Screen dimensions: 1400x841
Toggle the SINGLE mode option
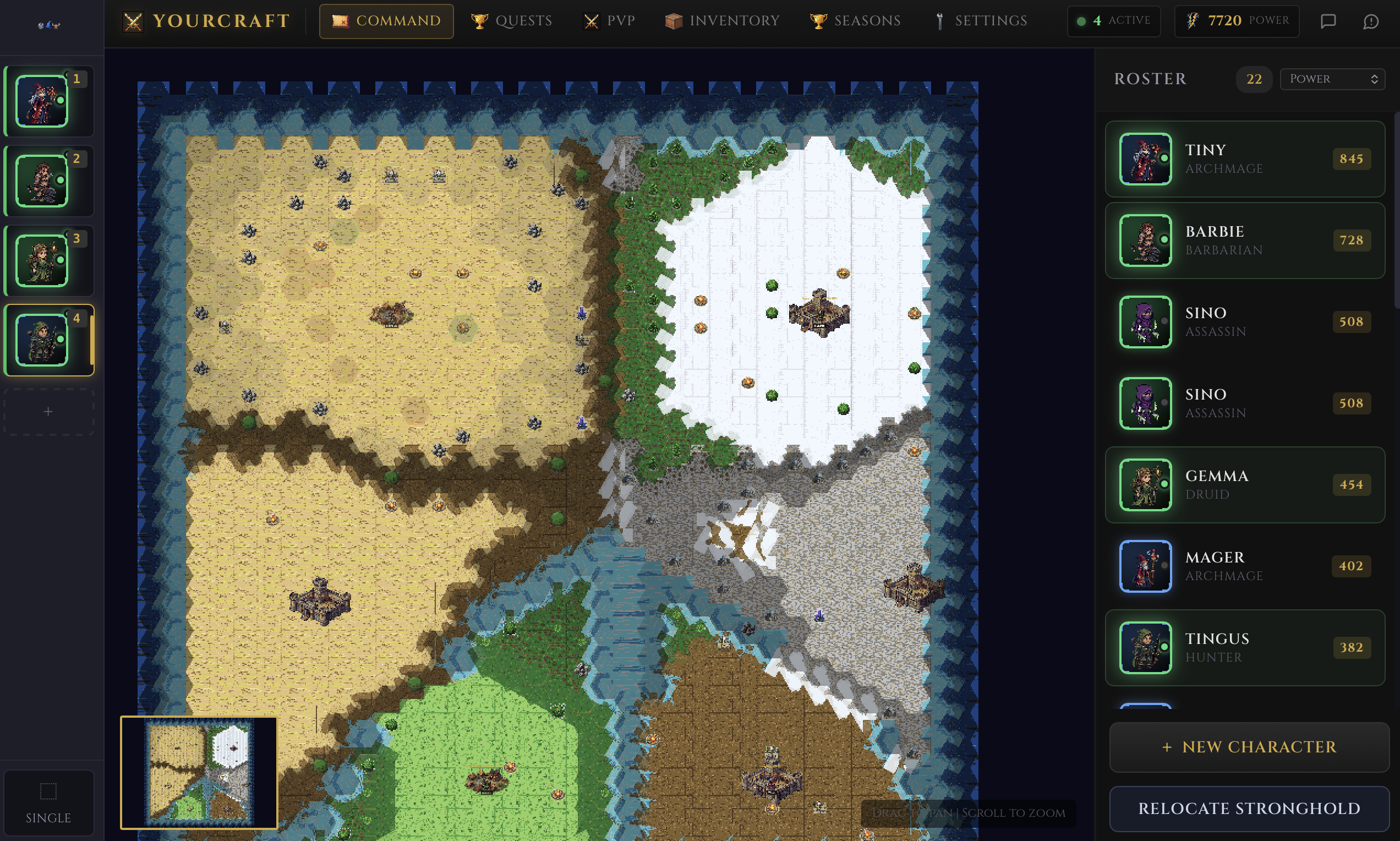[49, 802]
